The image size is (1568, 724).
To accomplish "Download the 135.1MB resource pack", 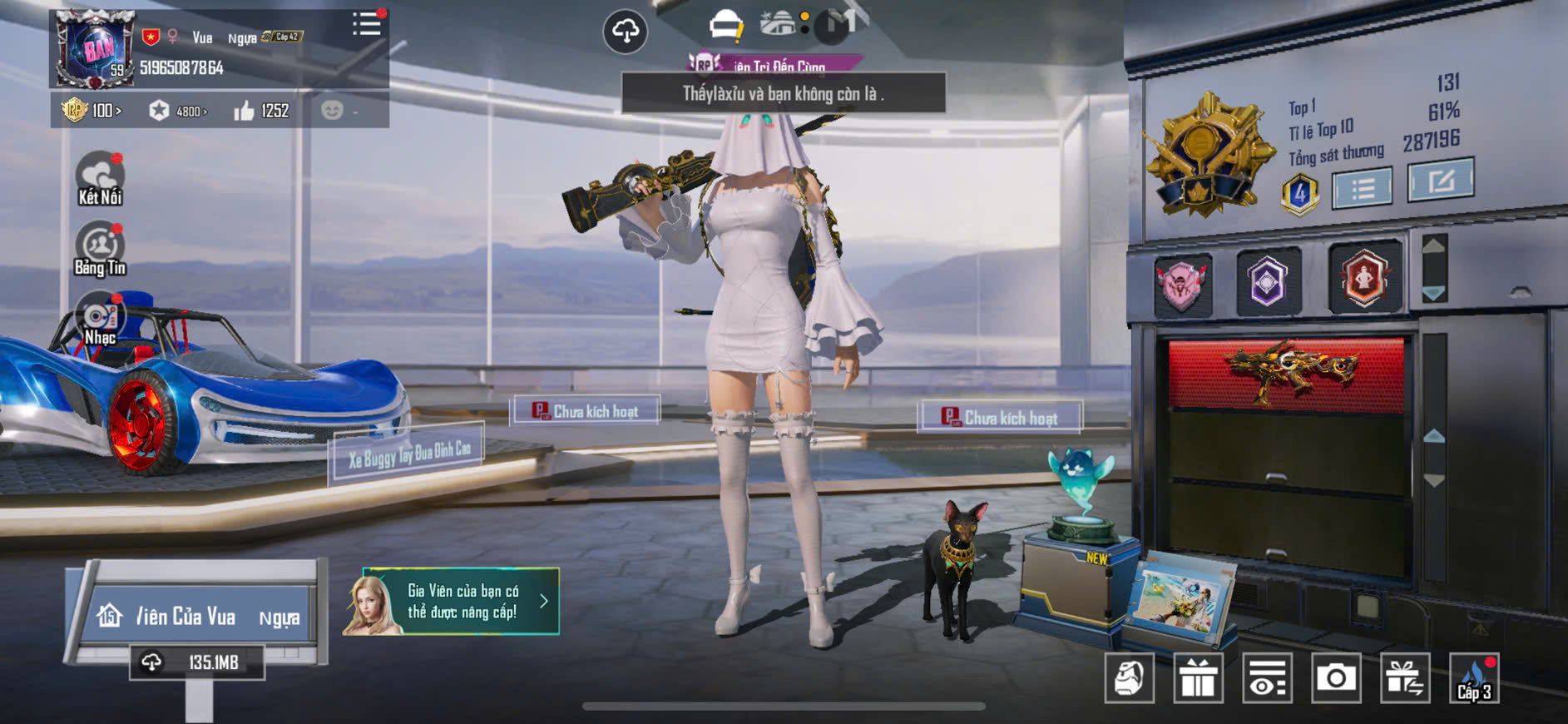I will [197, 662].
